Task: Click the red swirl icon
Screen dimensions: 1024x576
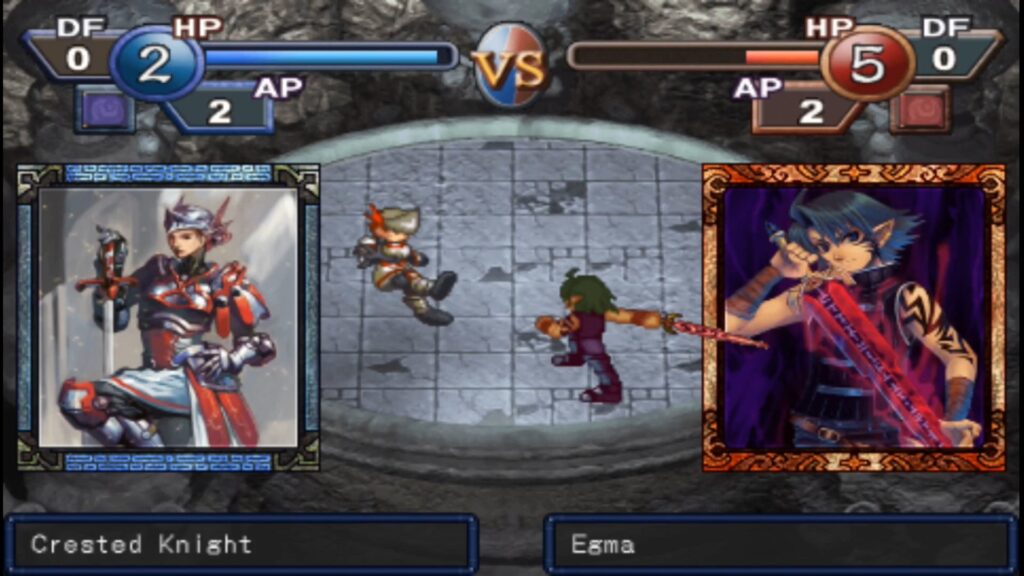Action: pos(920,109)
